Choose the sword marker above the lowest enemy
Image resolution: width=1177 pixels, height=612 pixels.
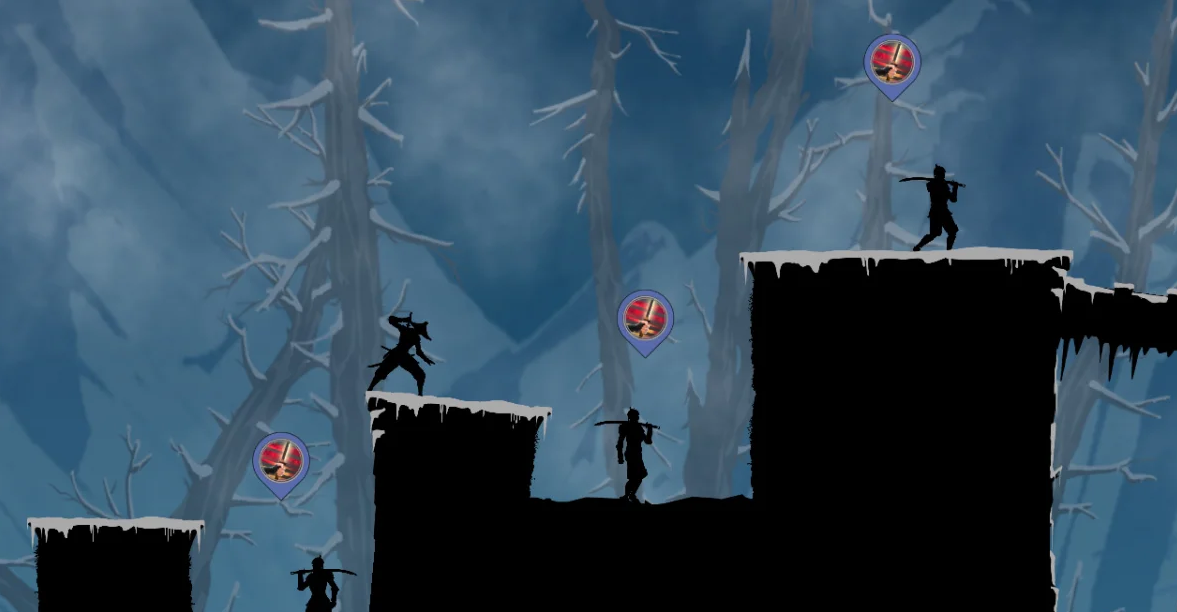click(281, 461)
